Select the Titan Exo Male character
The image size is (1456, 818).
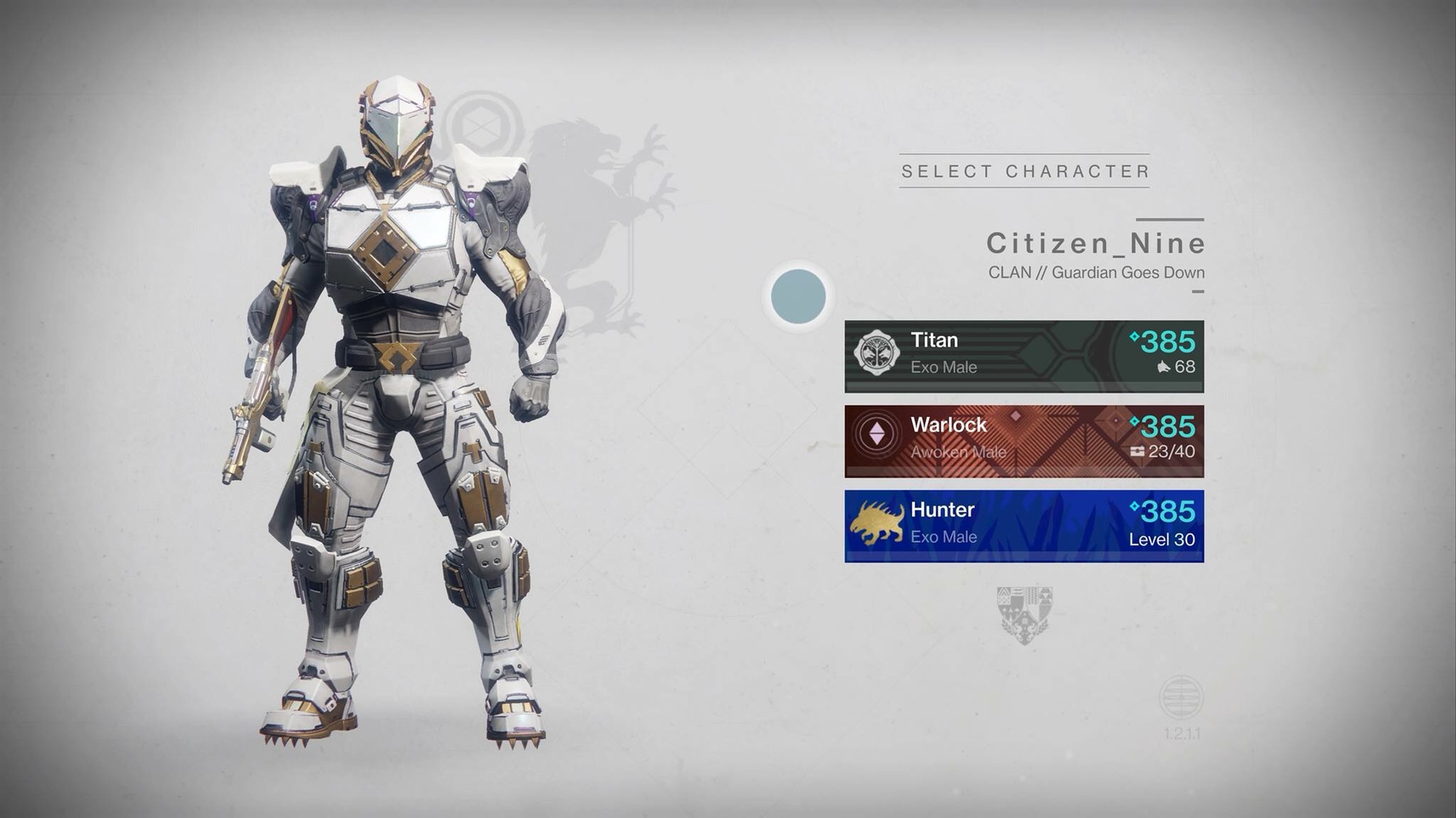tap(1024, 356)
